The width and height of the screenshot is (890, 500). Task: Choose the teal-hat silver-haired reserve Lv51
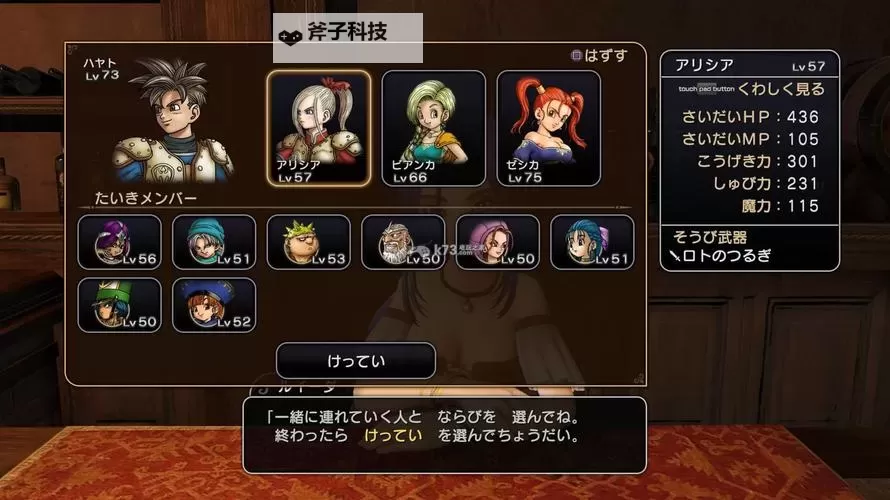click(214, 242)
